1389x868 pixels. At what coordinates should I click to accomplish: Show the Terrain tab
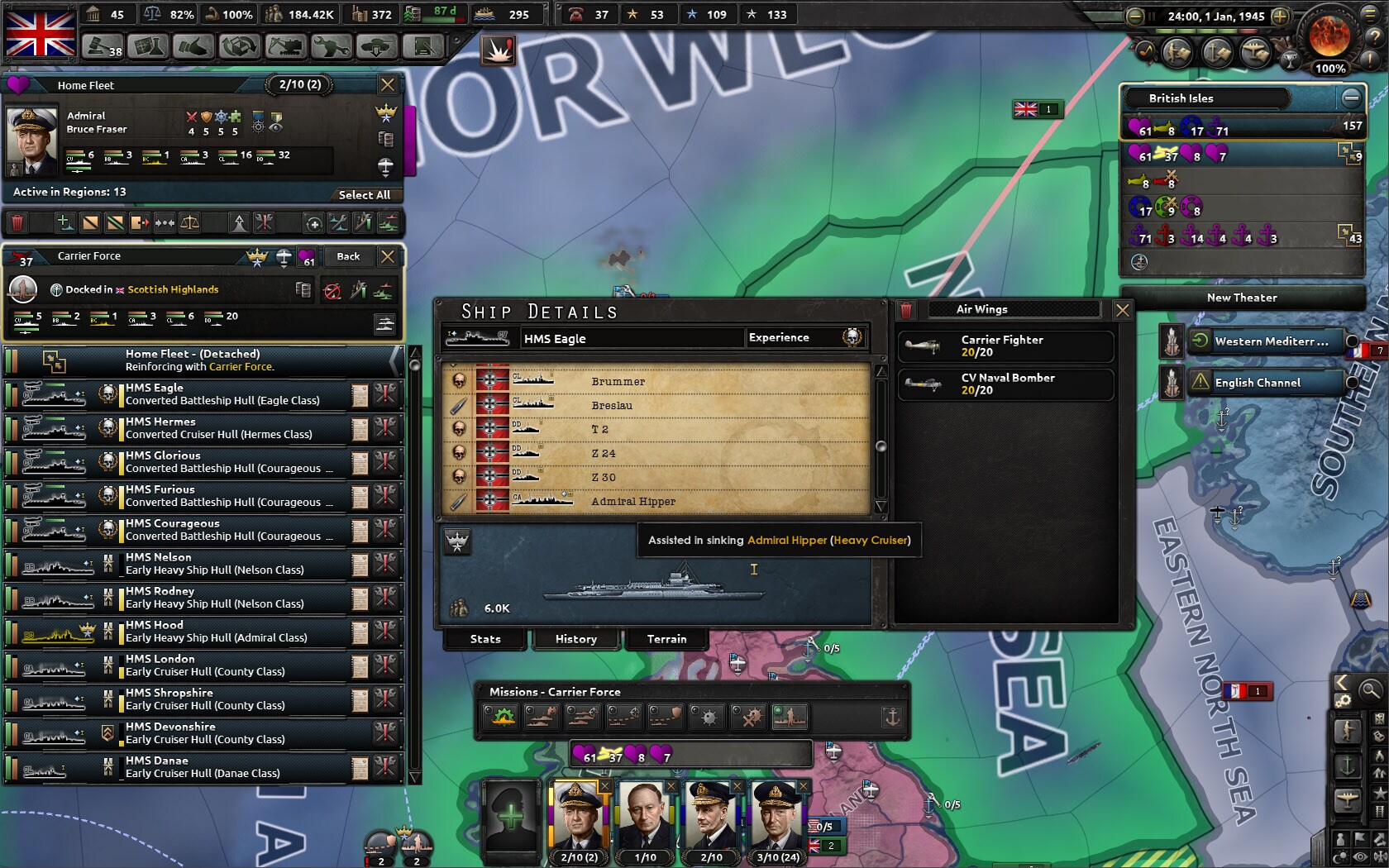[x=666, y=639]
